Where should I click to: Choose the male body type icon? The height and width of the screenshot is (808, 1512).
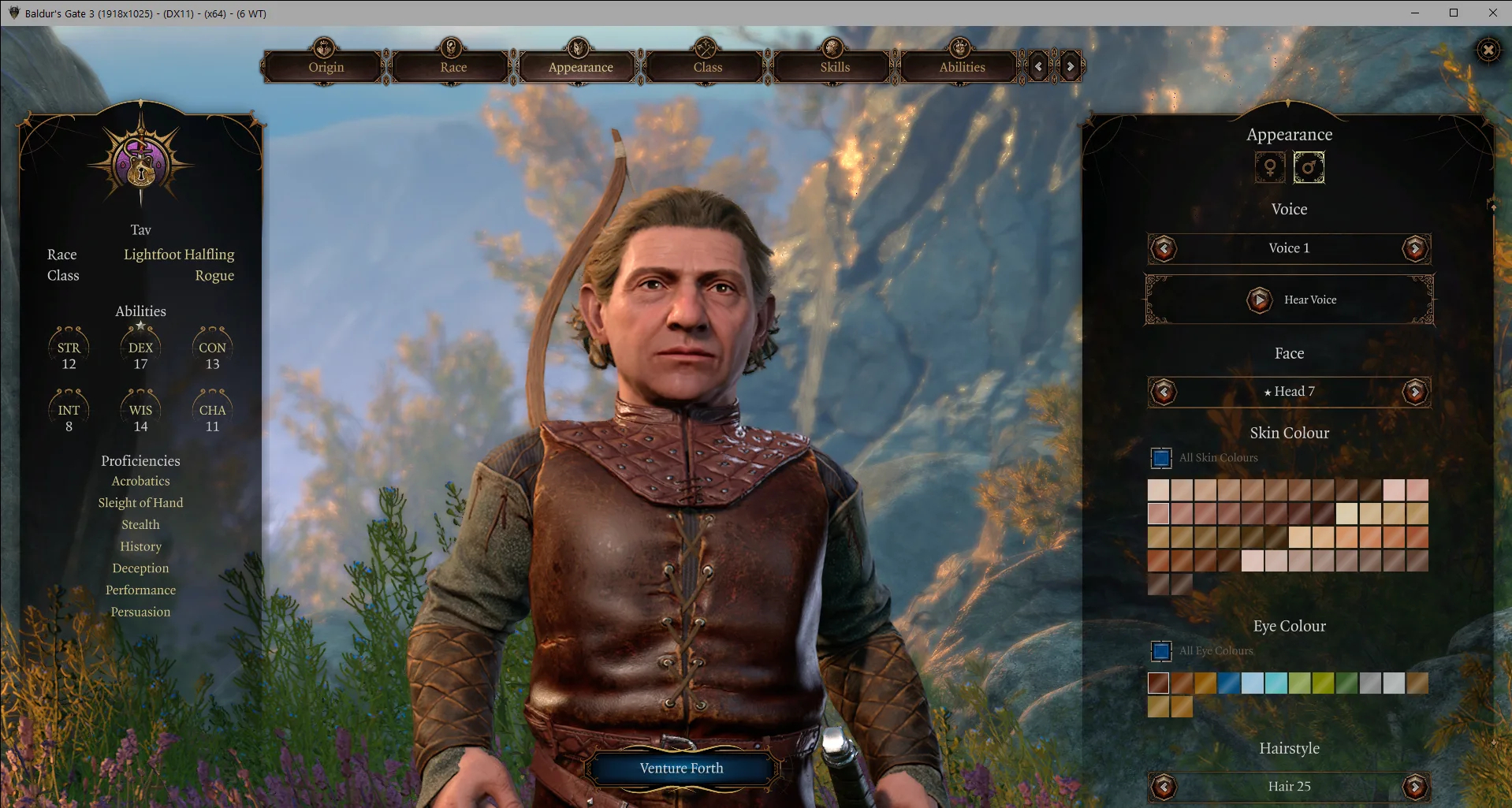[1309, 167]
